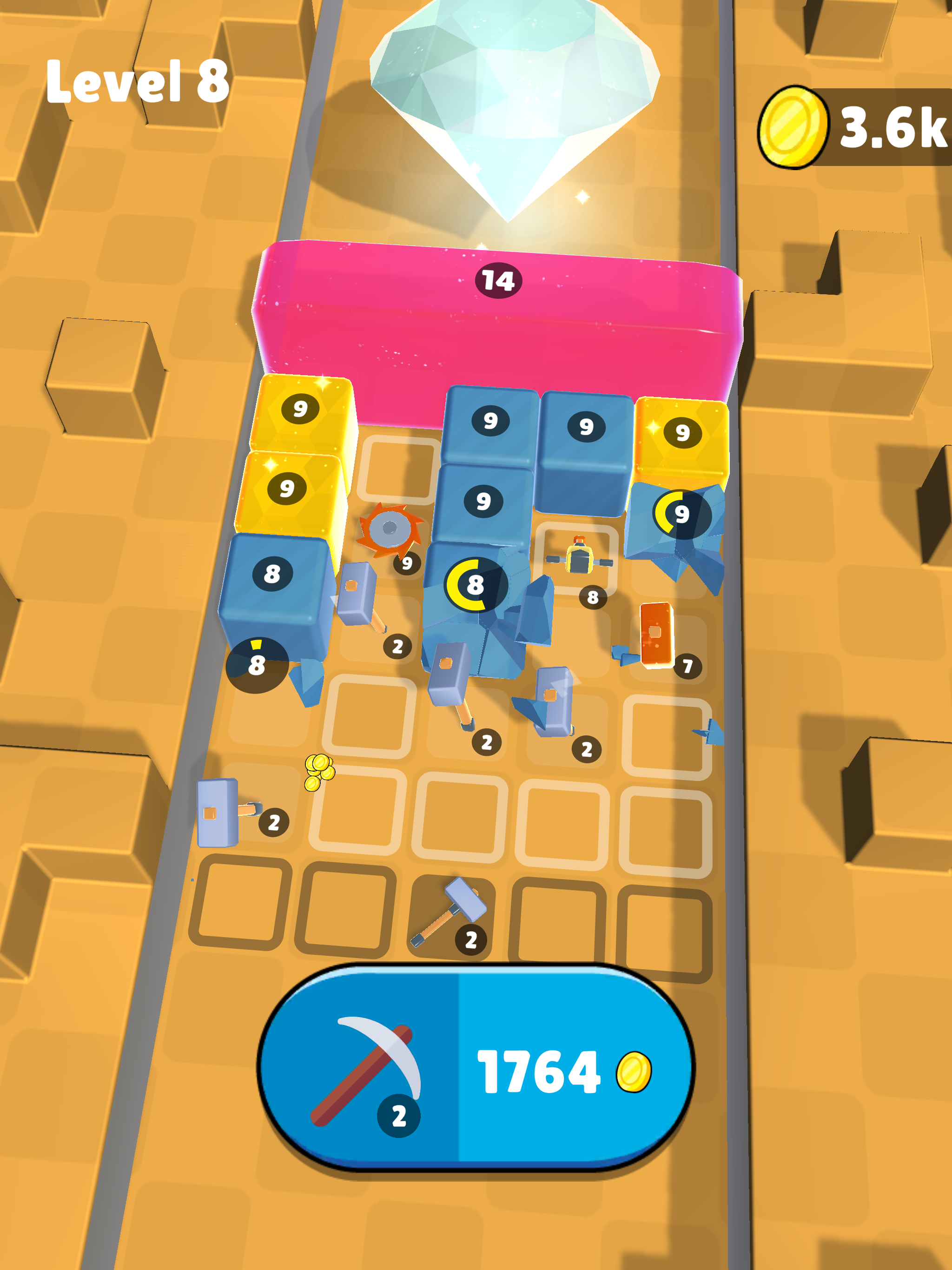The image size is (952, 1270).
Task: Select the hammer next to the 8 block
Action: (356, 595)
